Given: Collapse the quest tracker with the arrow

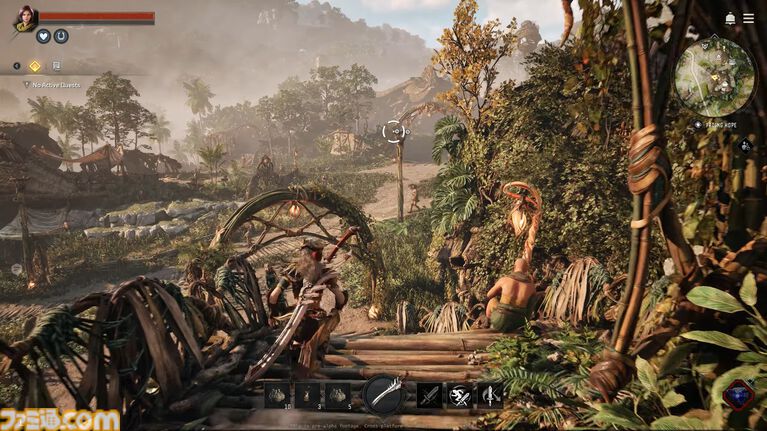Looking at the screenshot, I should [x=16, y=66].
